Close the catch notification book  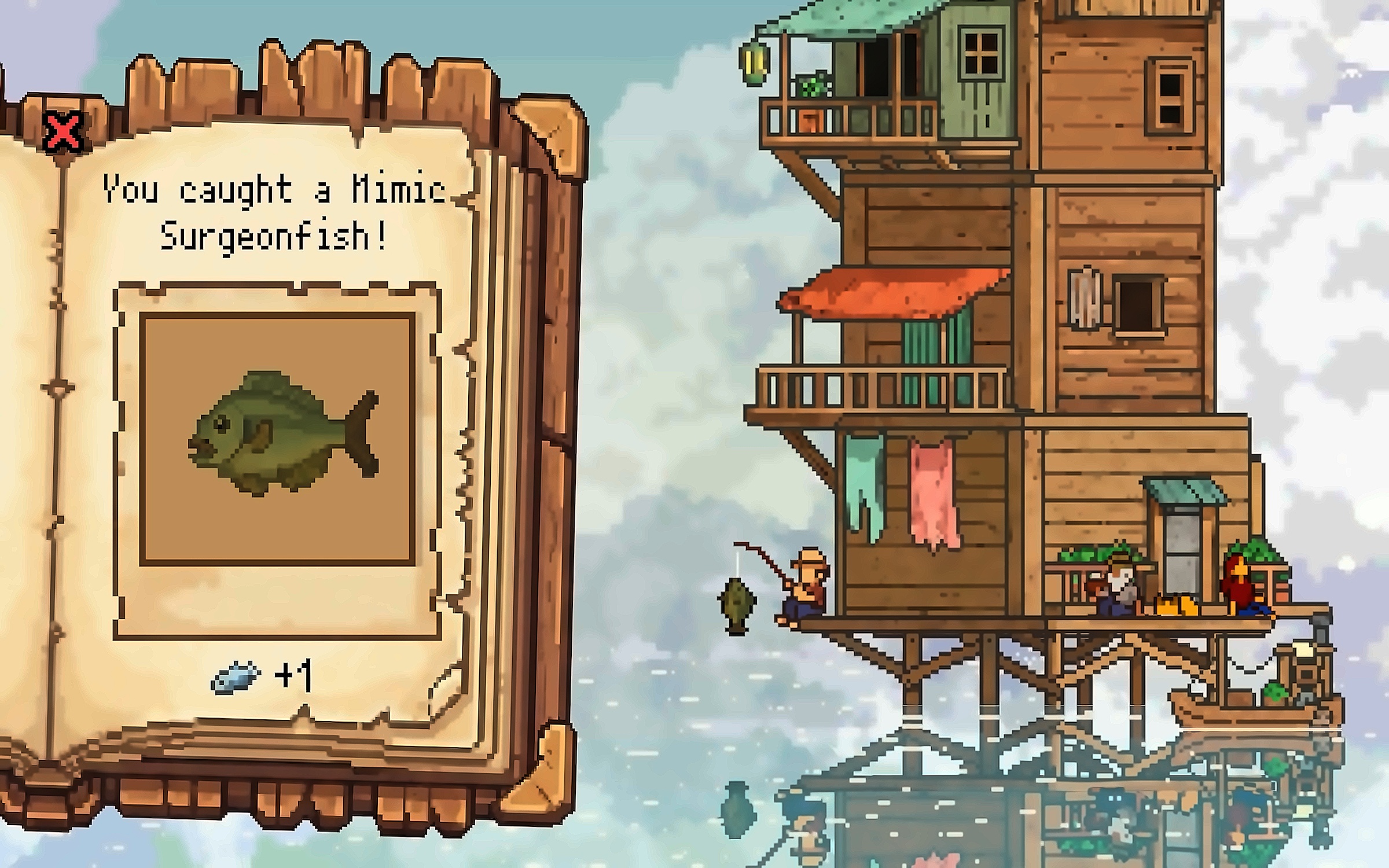pos(63,132)
